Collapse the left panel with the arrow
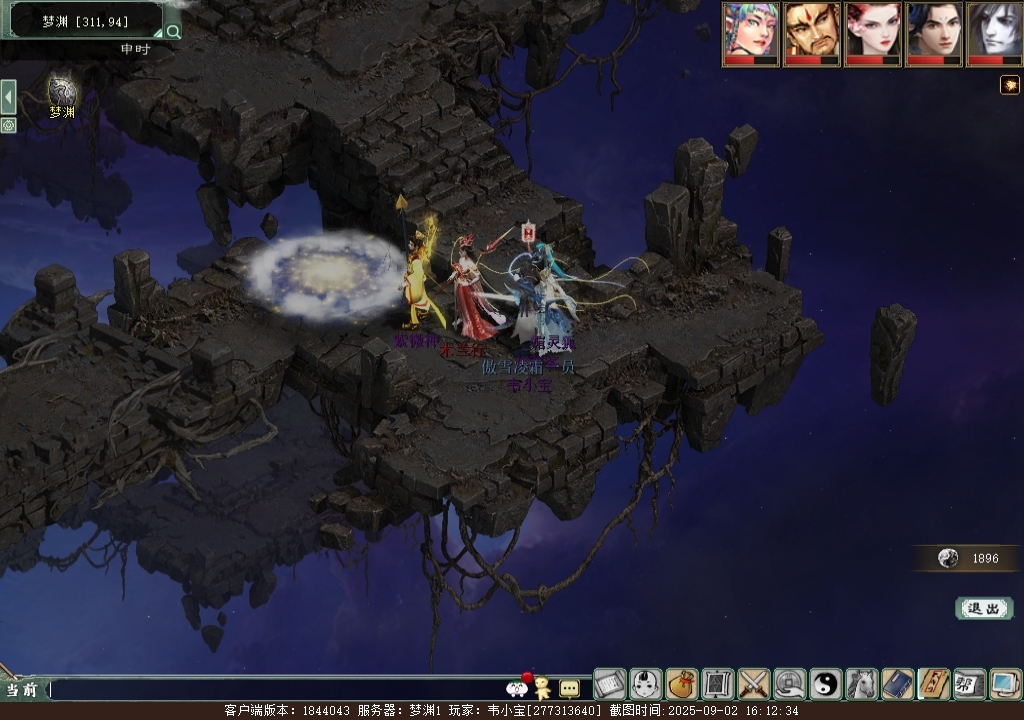The width and height of the screenshot is (1024, 720). point(8,97)
